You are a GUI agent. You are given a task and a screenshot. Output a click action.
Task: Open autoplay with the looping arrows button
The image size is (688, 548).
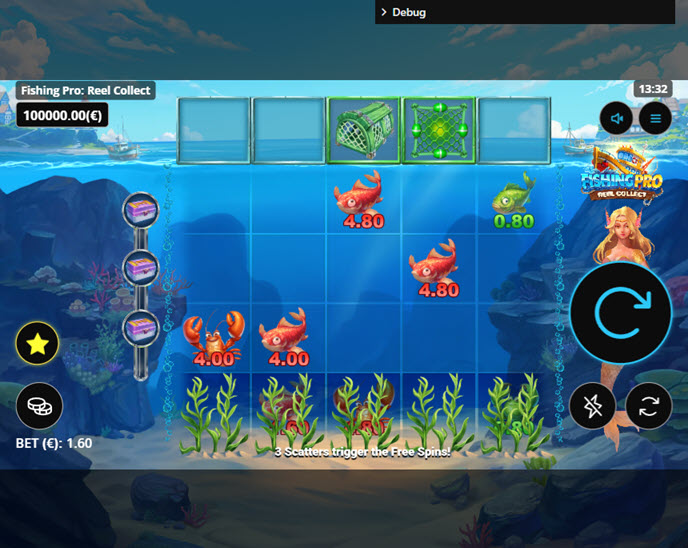[649, 405]
